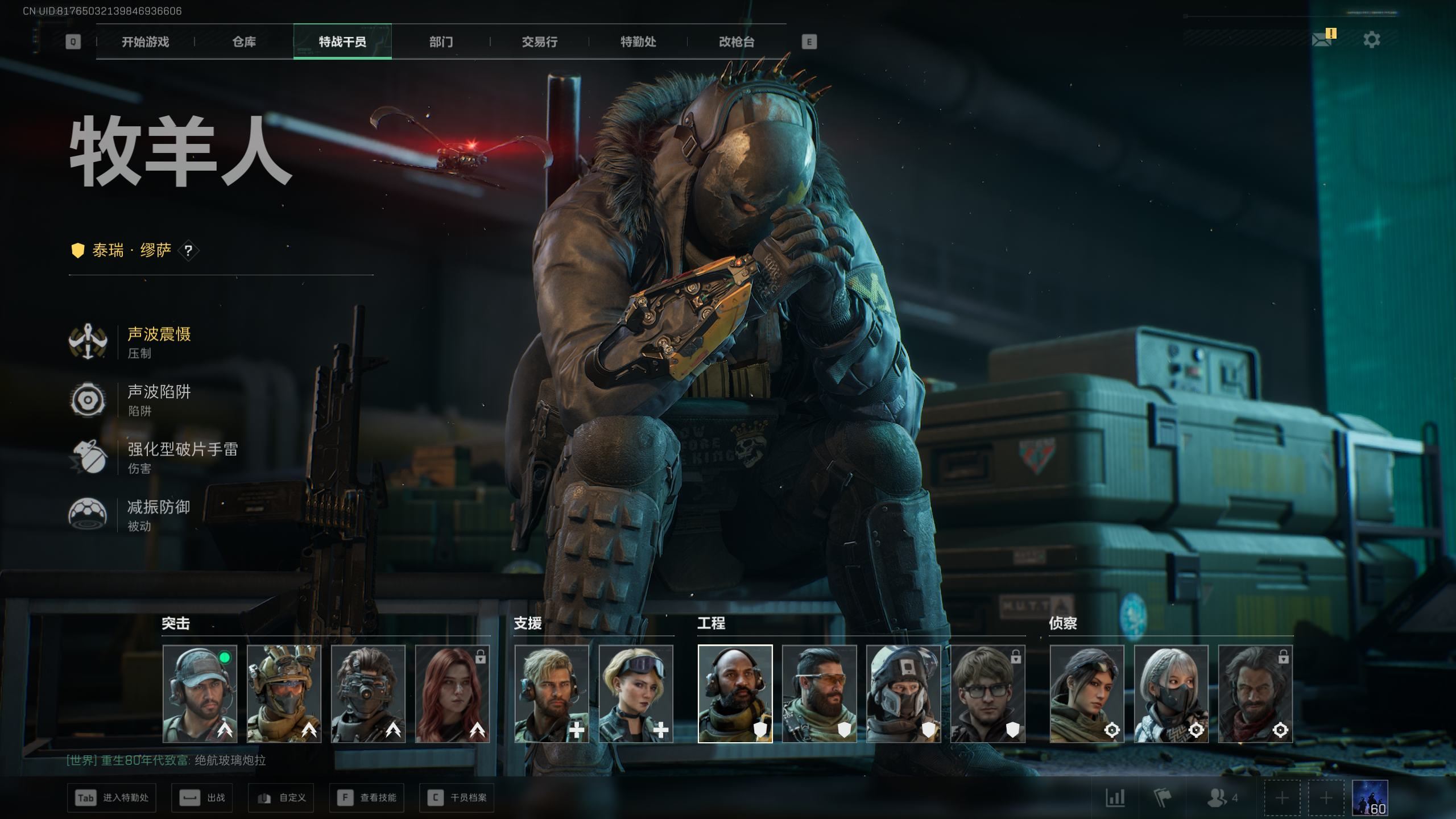This screenshot has height=819, width=1456.
Task: Open the 自定义 customization button
Action: click(x=281, y=797)
